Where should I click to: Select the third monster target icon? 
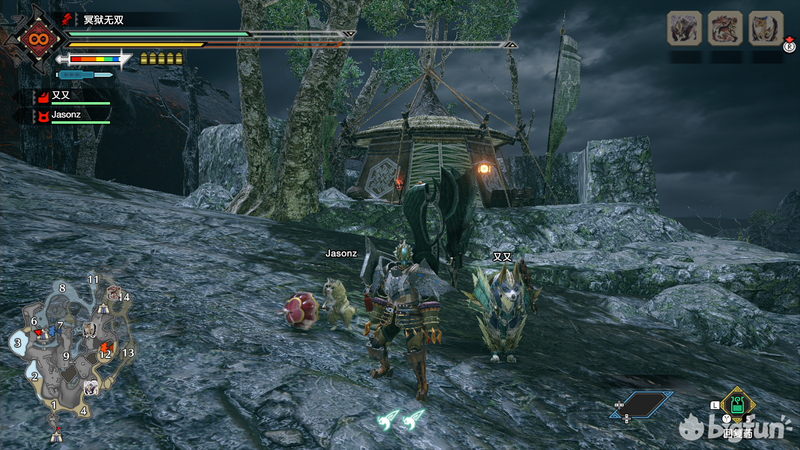pos(765,28)
